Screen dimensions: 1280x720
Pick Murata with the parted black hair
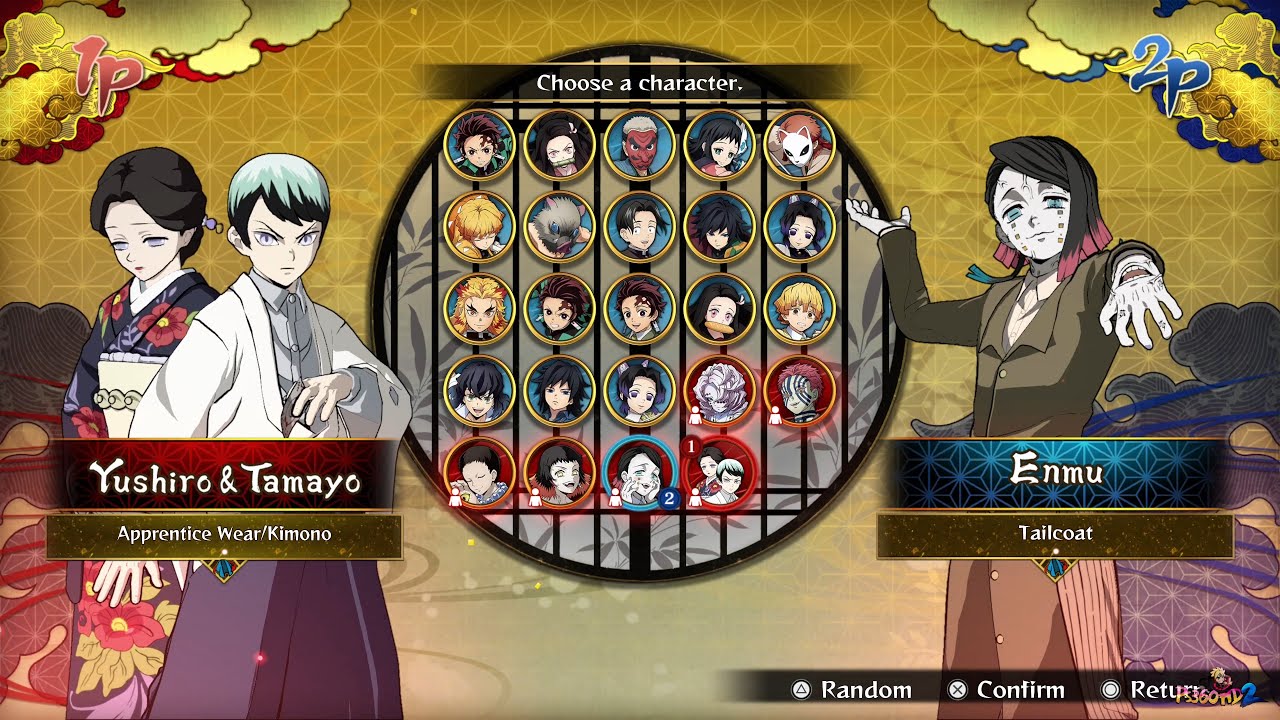[x=640, y=227]
